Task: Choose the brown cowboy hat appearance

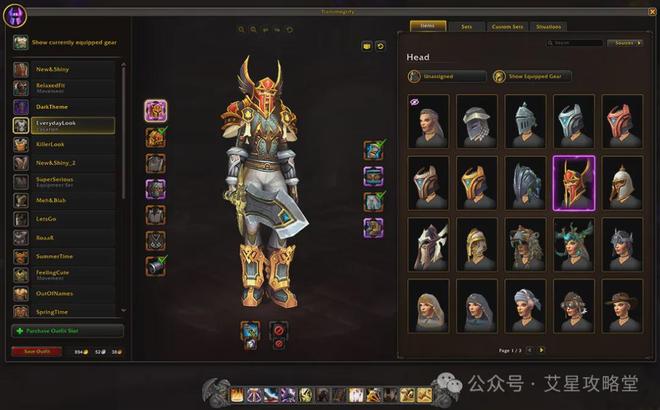Action: pyautogui.click(x=622, y=305)
